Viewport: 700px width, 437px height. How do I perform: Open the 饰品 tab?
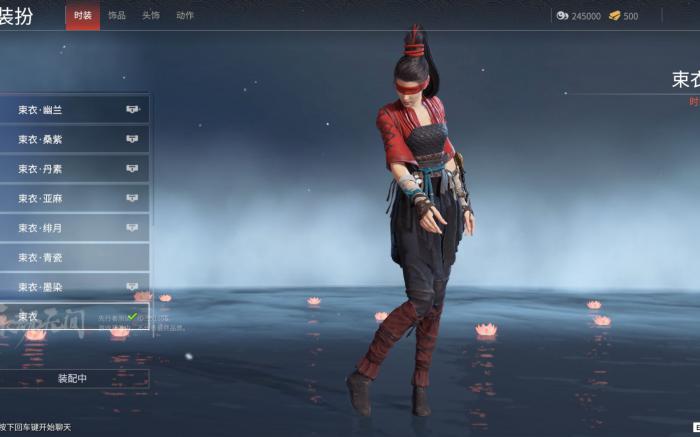tap(117, 16)
